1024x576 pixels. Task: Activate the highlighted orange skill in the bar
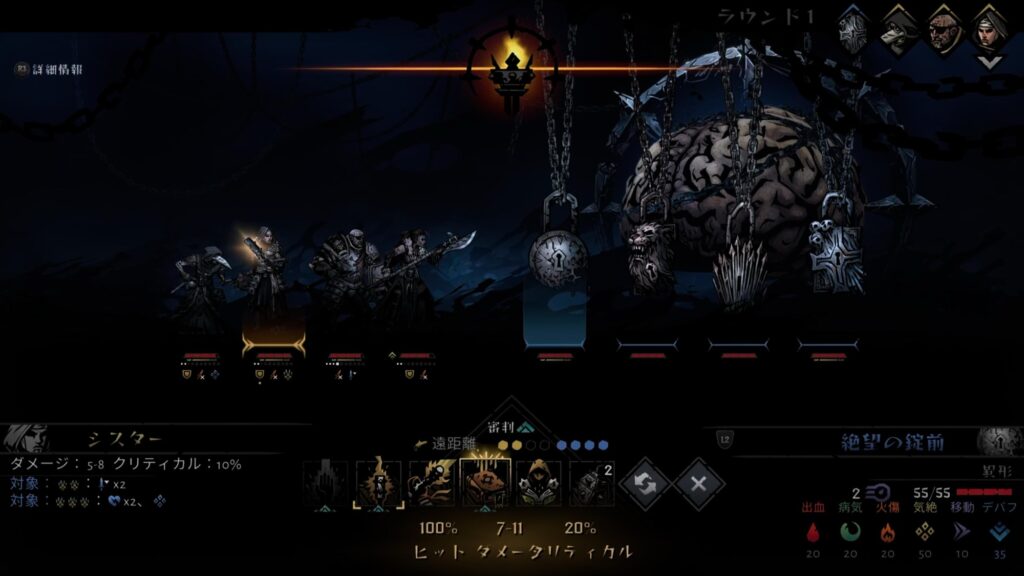coord(485,483)
